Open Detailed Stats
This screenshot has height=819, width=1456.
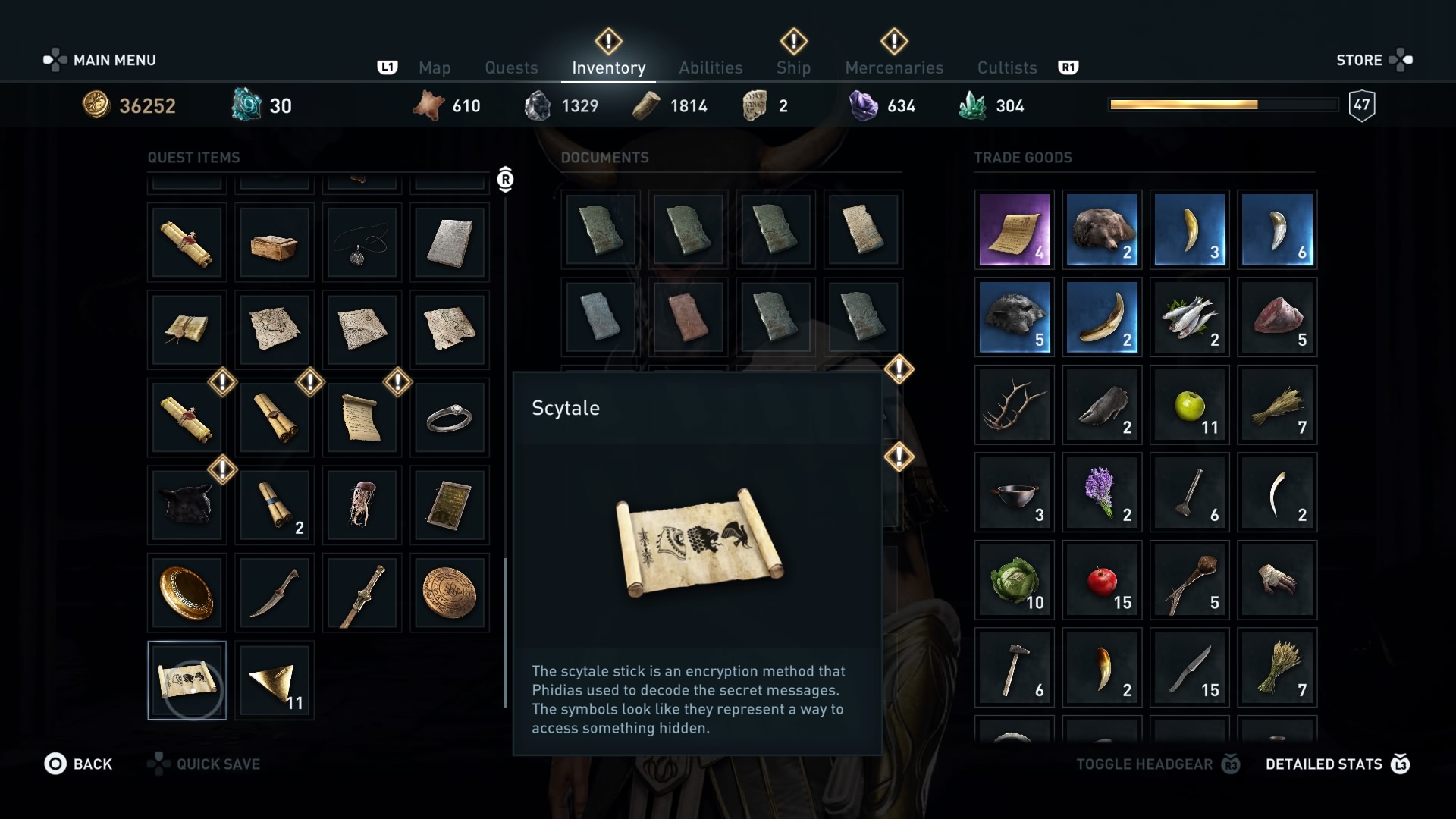pos(1323,764)
